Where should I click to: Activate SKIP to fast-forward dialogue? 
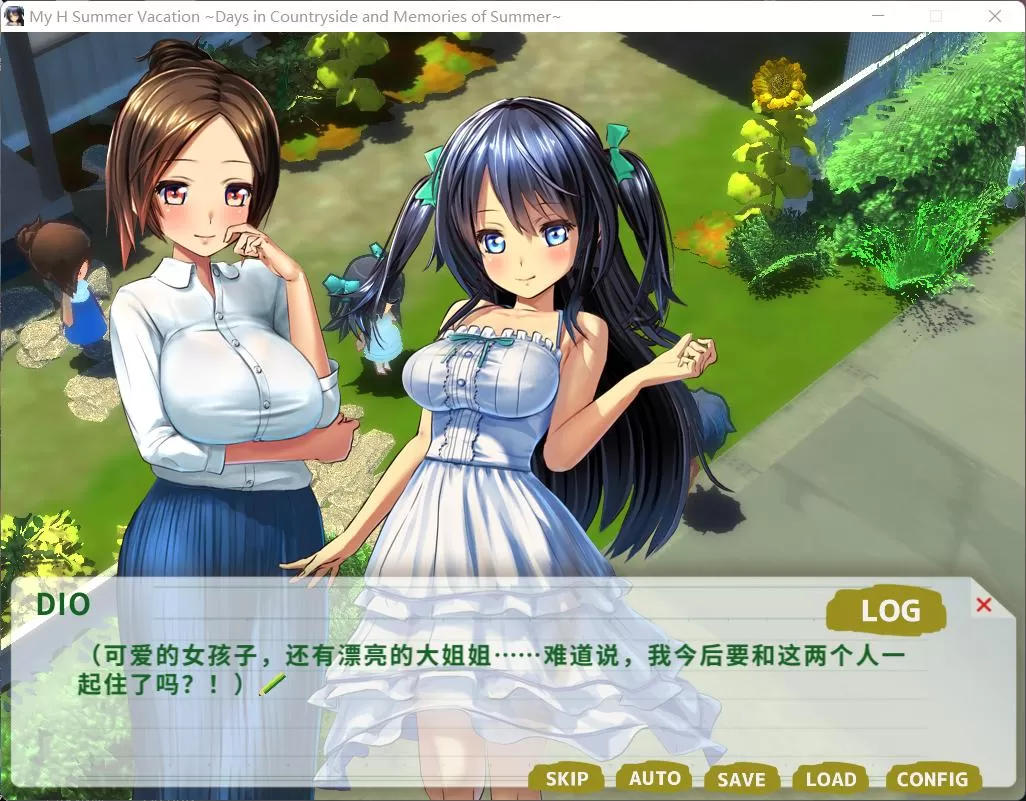click(x=566, y=779)
